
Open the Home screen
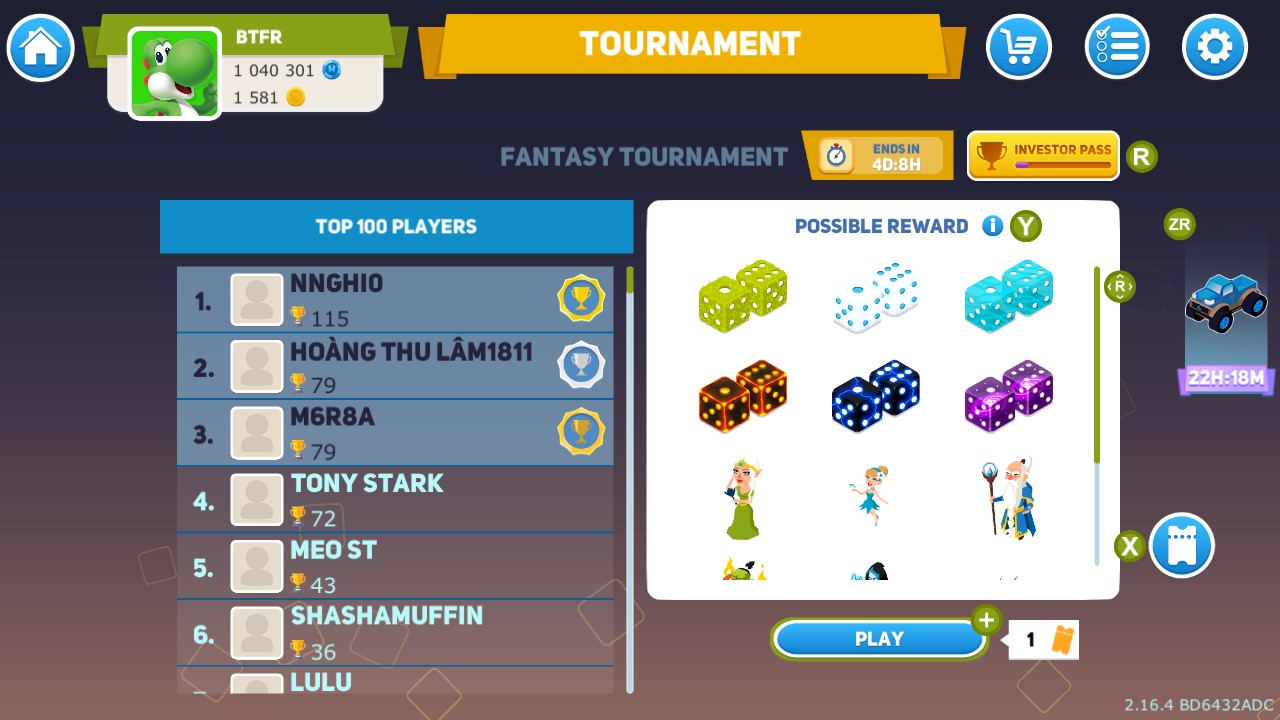pyautogui.click(x=39, y=47)
